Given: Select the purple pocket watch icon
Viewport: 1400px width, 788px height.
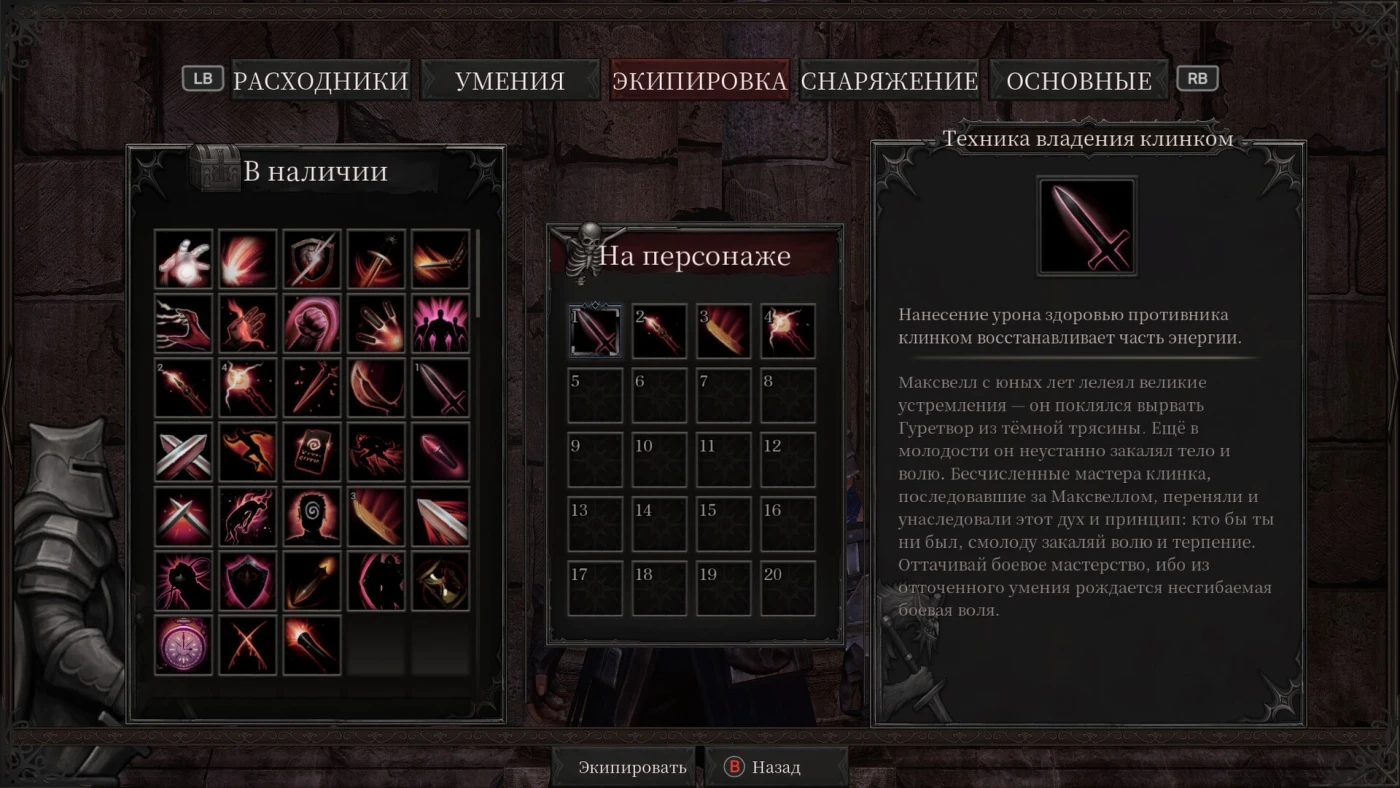Looking at the screenshot, I should pos(184,645).
